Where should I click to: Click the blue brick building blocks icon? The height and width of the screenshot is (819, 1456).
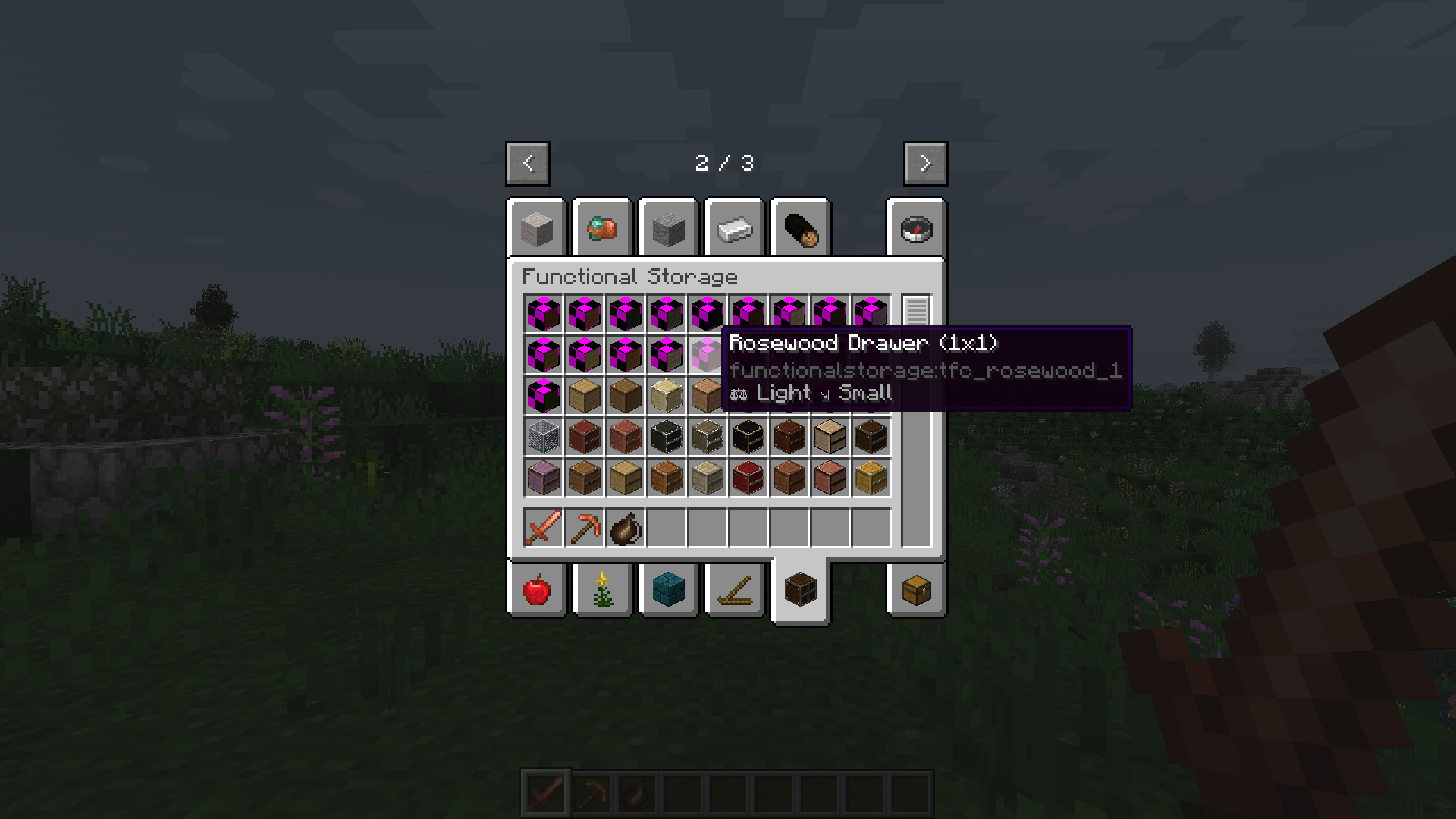[668, 591]
